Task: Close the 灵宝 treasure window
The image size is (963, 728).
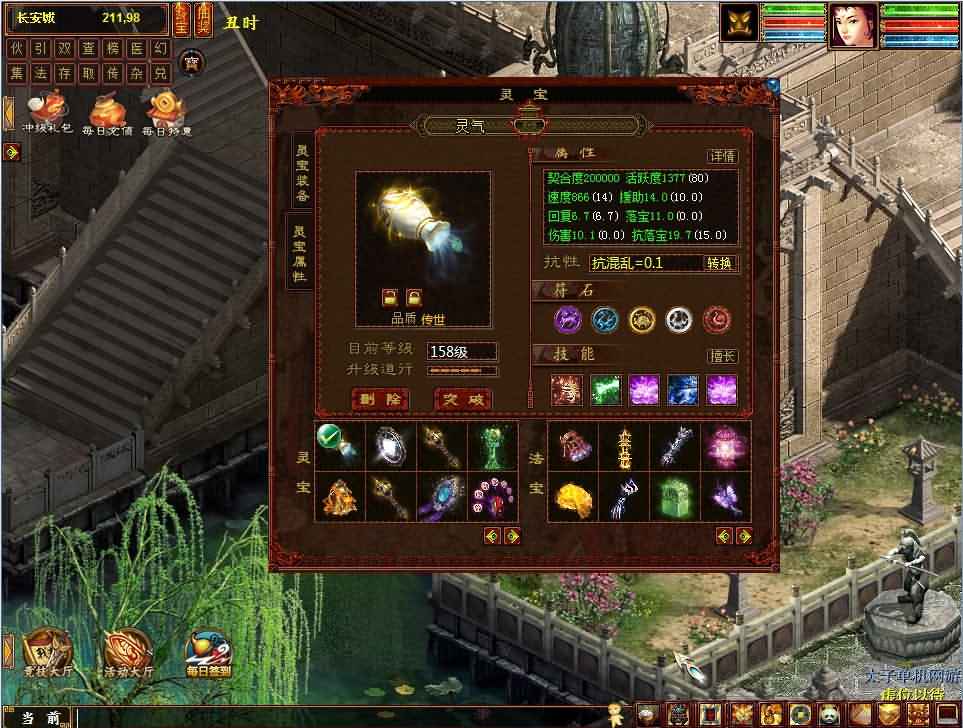Action: 773,87
